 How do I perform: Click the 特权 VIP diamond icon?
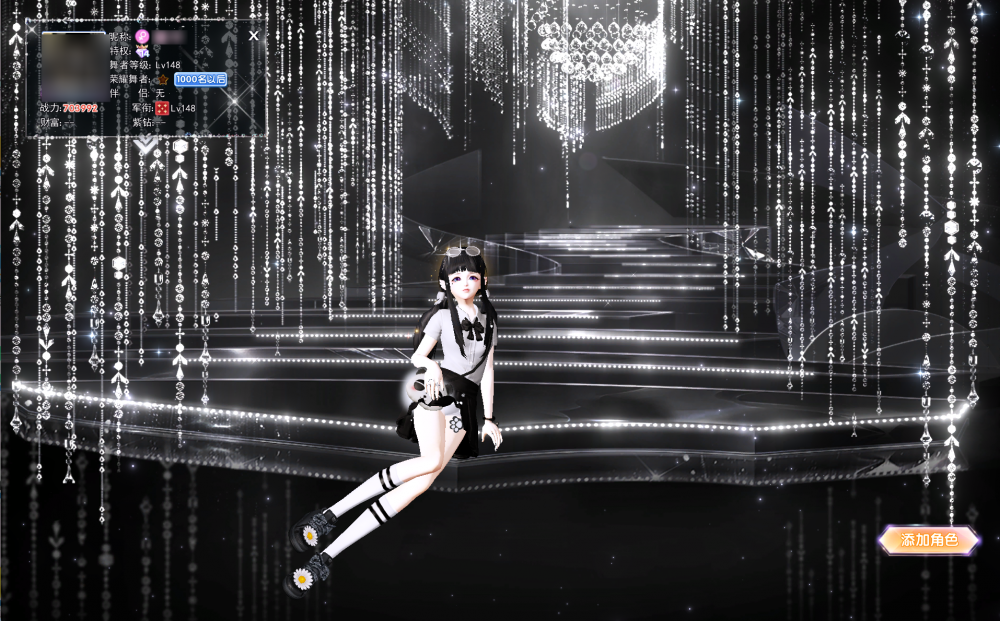tap(143, 50)
